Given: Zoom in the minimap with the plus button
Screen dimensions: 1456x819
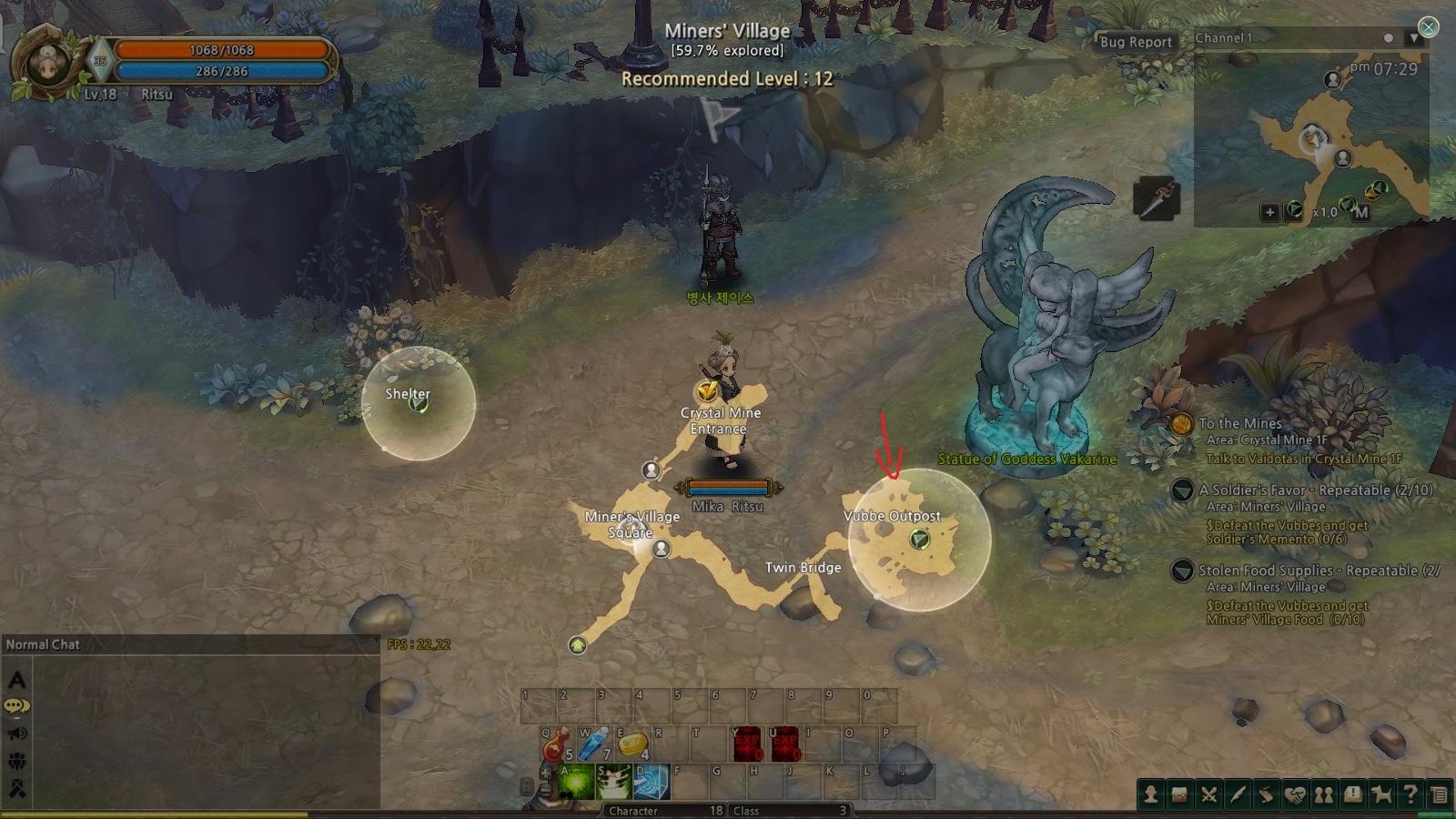Looking at the screenshot, I should click(x=1269, y=212).
